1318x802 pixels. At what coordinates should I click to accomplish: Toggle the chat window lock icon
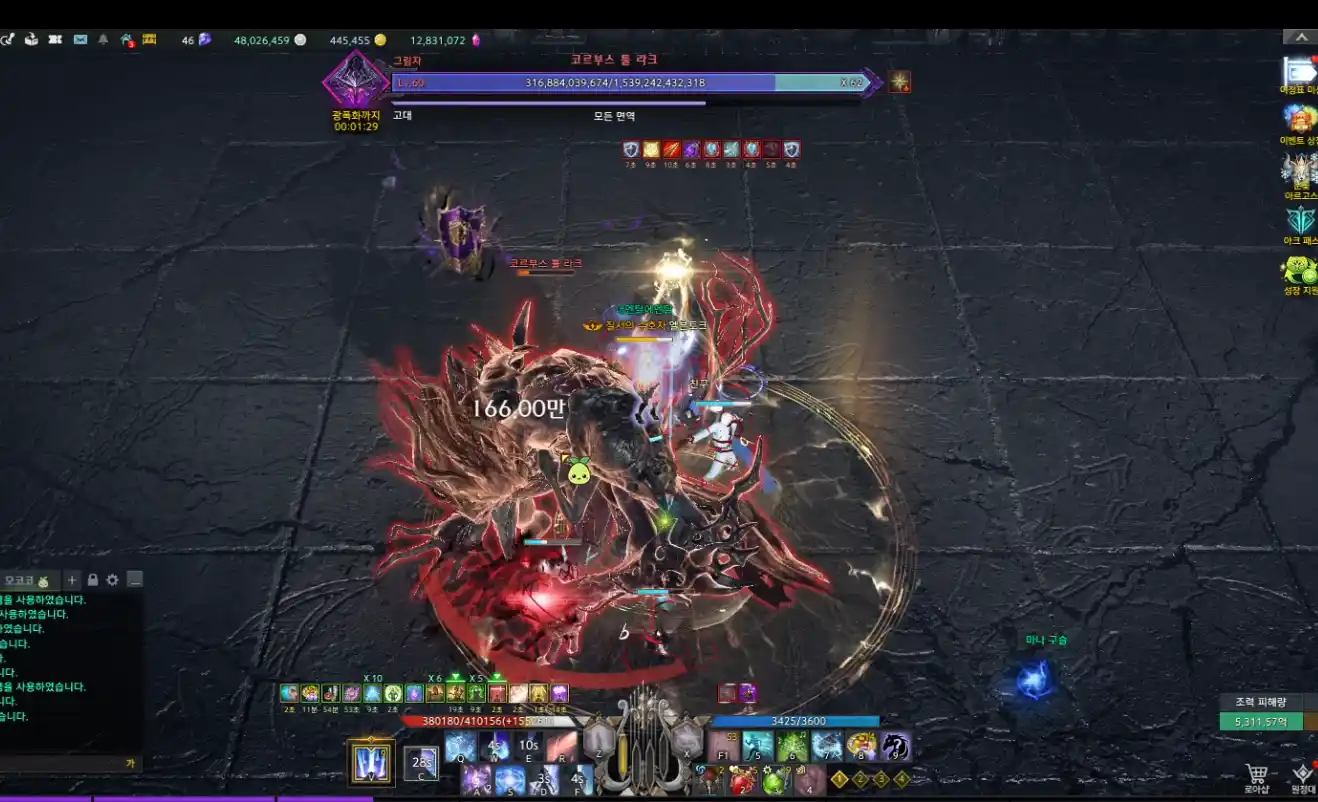[93, 580]
